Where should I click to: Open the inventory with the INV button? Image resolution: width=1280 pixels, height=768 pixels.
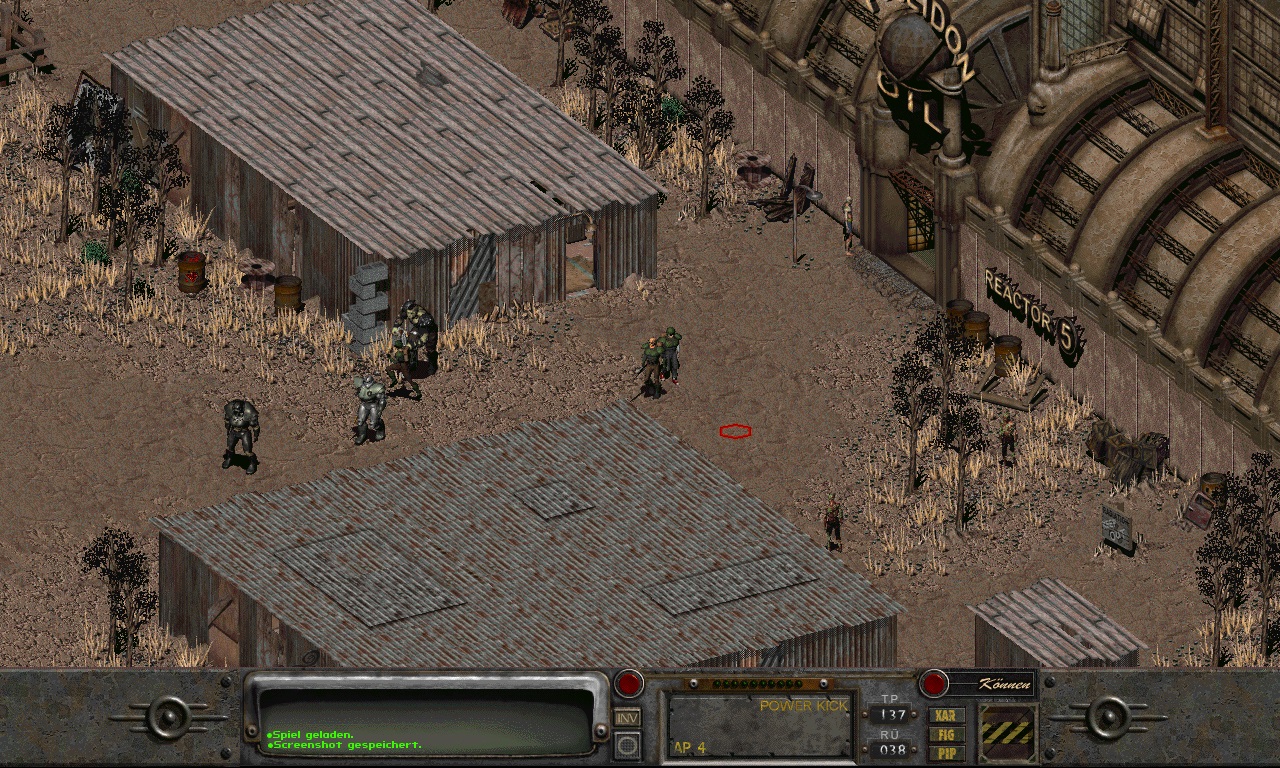click(x=627, y=717)
